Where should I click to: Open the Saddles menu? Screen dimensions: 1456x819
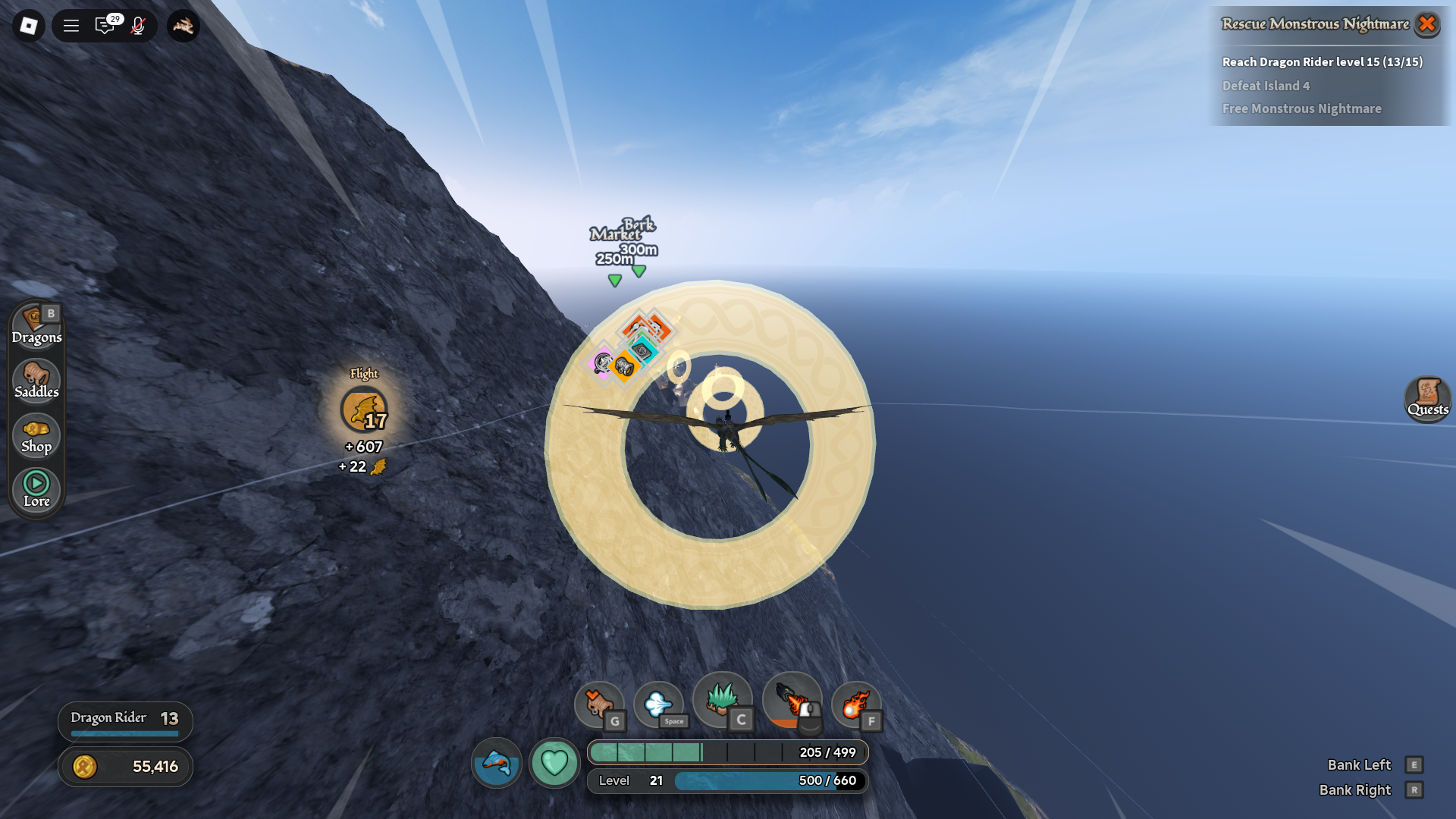[36, 381]
